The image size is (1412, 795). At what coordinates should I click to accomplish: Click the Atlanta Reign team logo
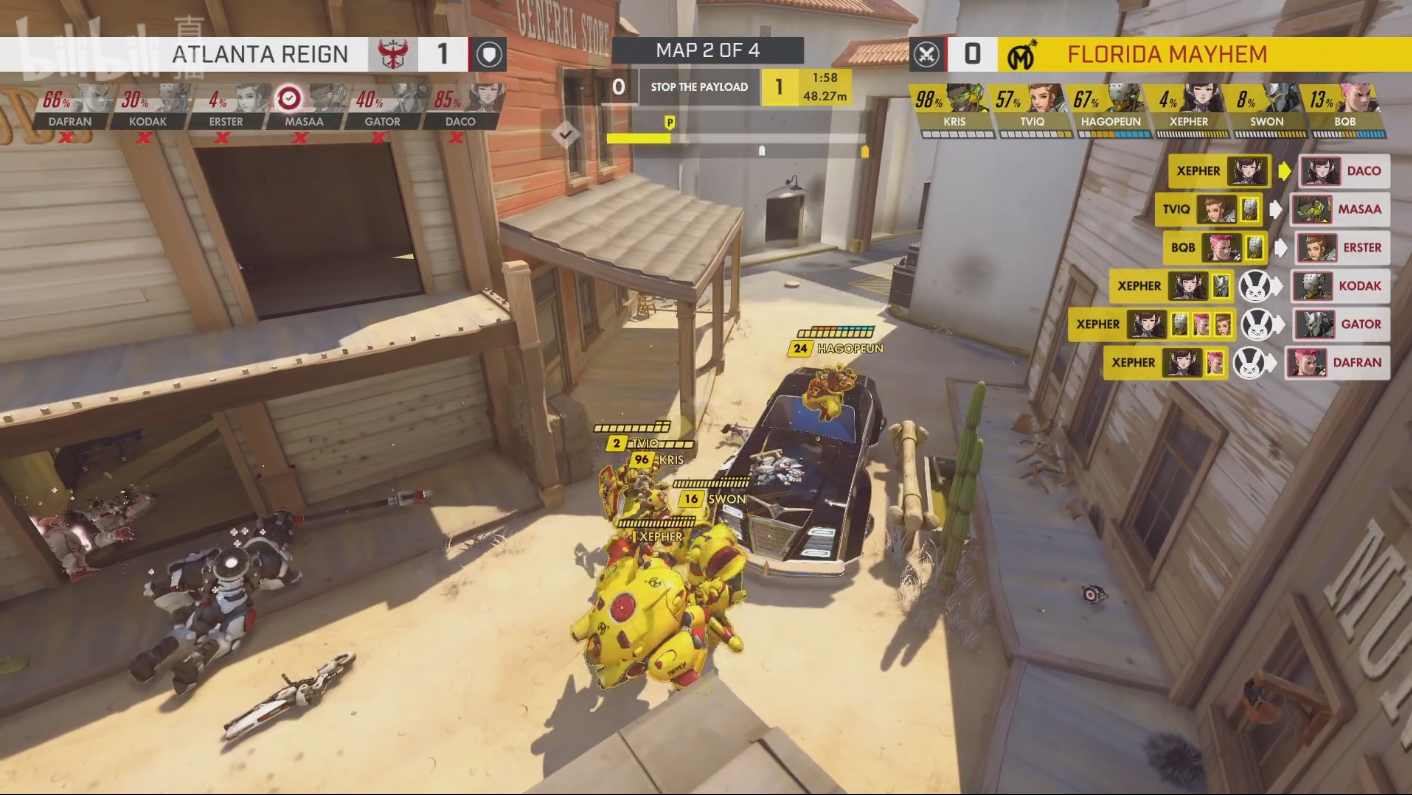click(x=392, y=54)
